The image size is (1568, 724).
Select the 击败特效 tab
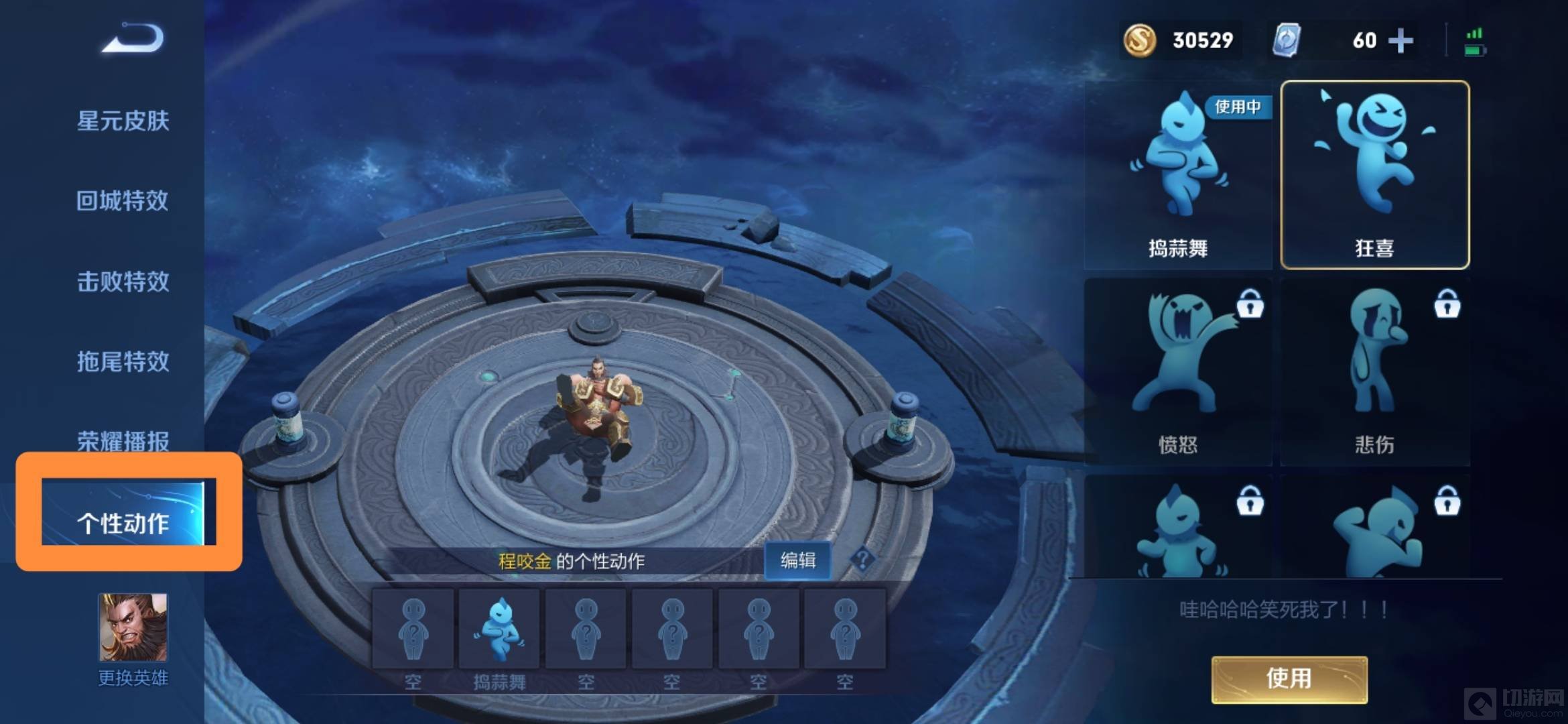(123, 282)
